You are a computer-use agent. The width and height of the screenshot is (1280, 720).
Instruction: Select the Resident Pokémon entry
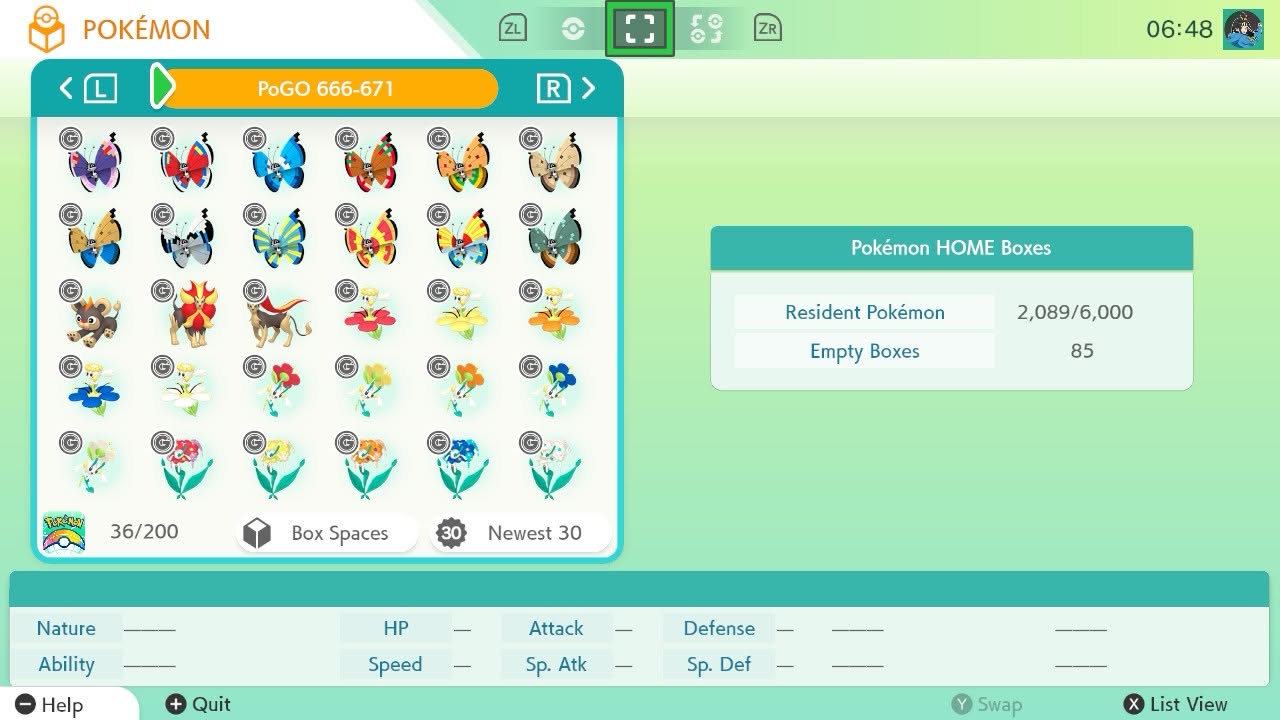tap(864, 312)
